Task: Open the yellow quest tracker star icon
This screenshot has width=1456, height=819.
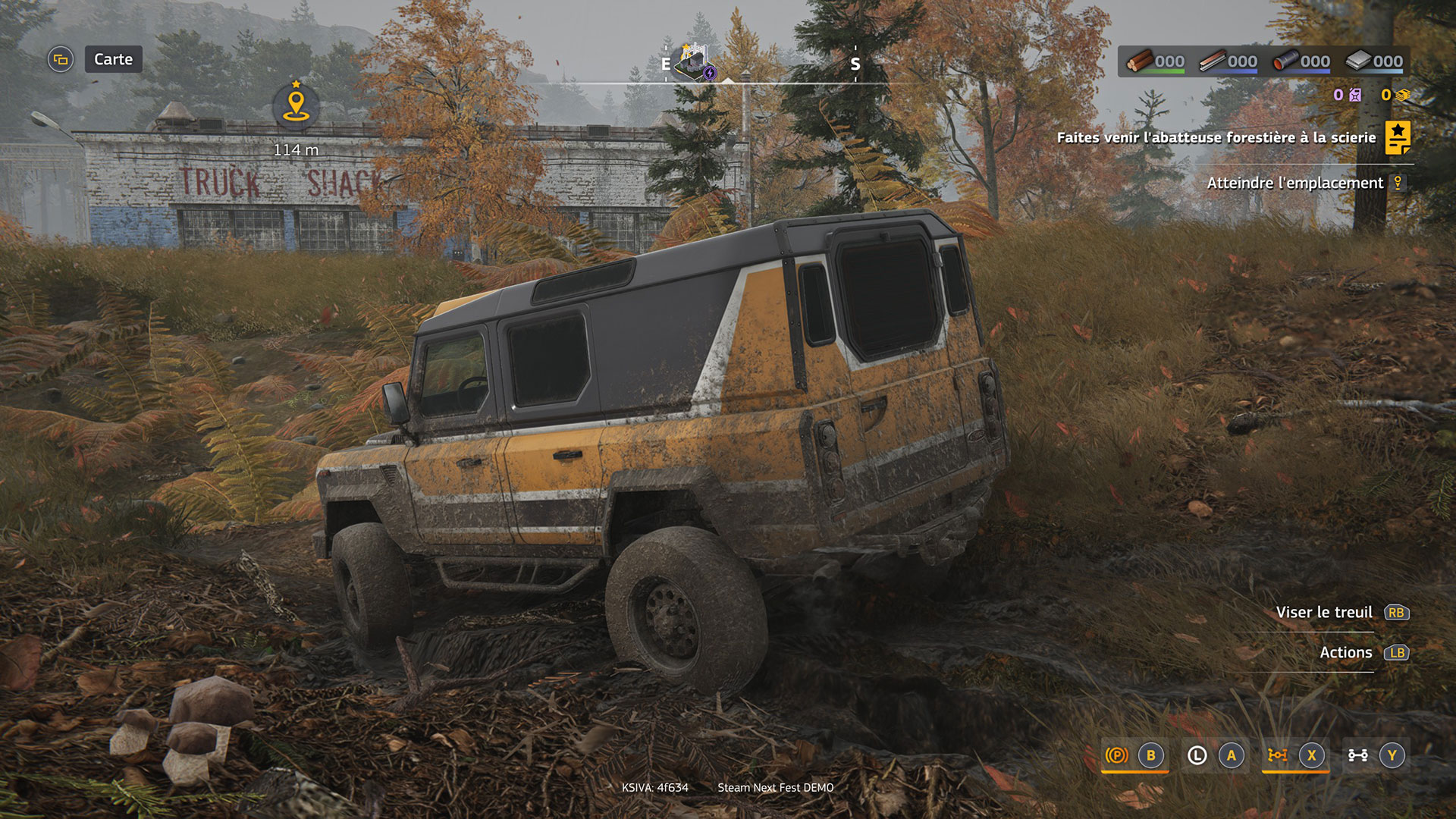Action: pos(1398,137)
